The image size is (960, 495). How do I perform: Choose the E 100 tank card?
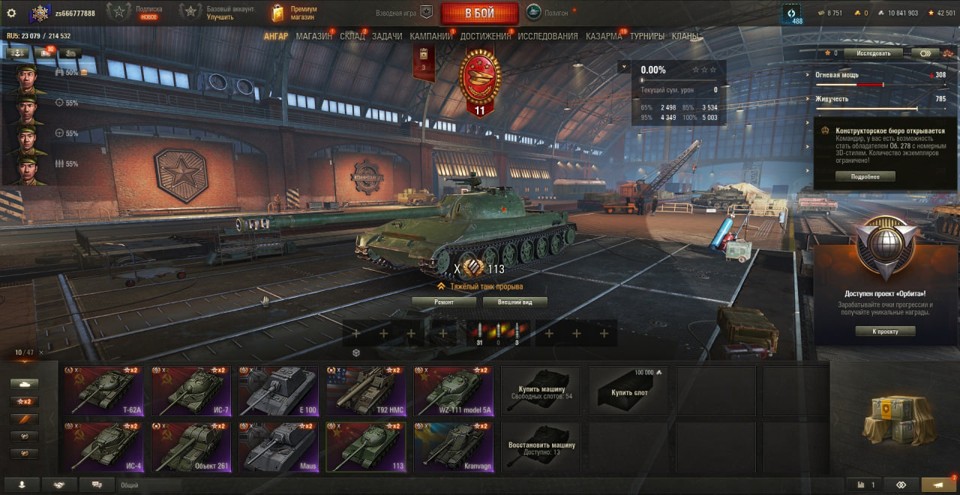[277, 390]
